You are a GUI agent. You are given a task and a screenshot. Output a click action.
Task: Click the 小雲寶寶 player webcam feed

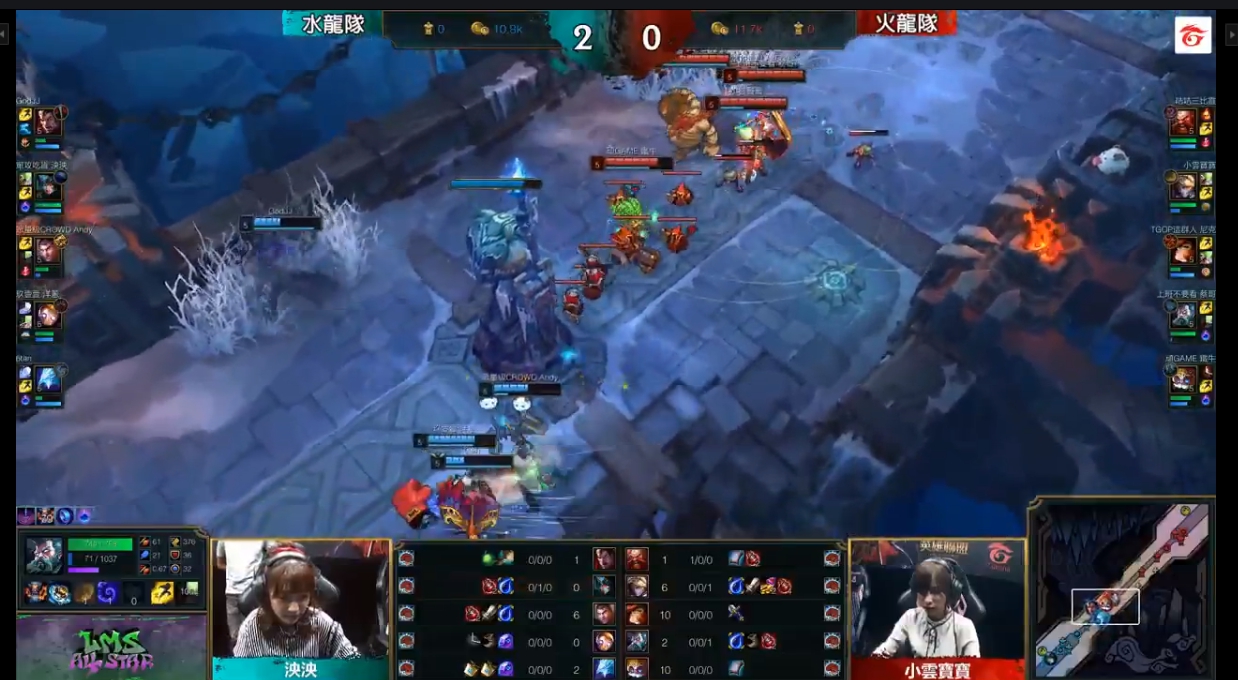pos(937,598)
